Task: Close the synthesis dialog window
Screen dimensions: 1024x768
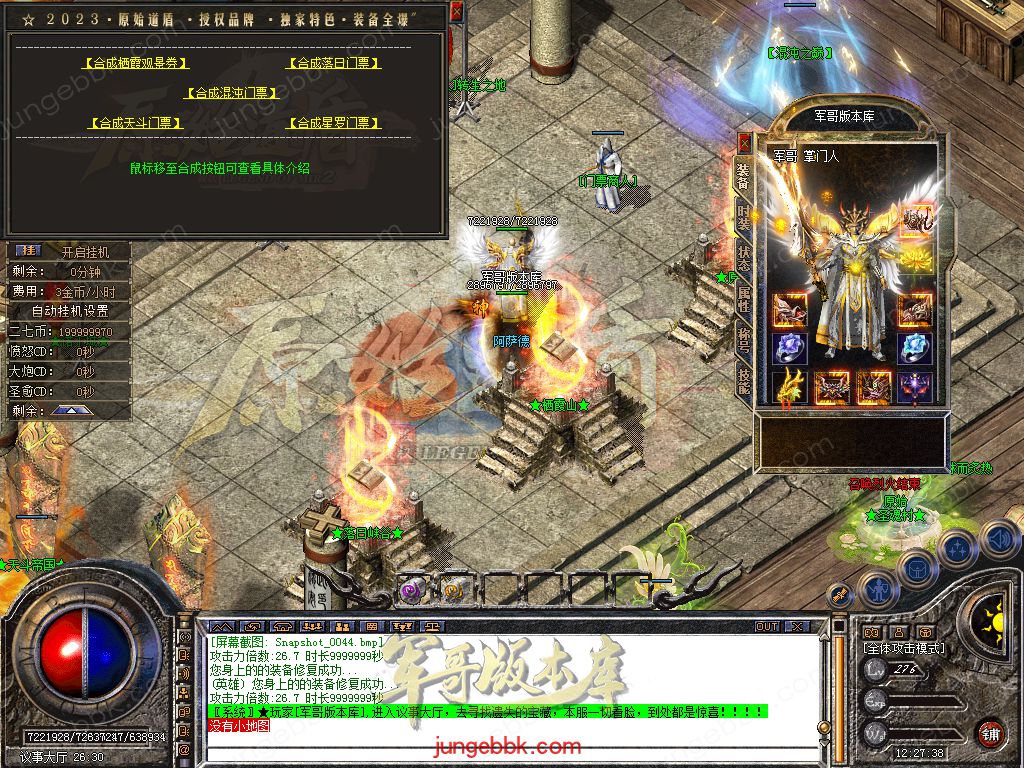Action: (x=456, y=12)
